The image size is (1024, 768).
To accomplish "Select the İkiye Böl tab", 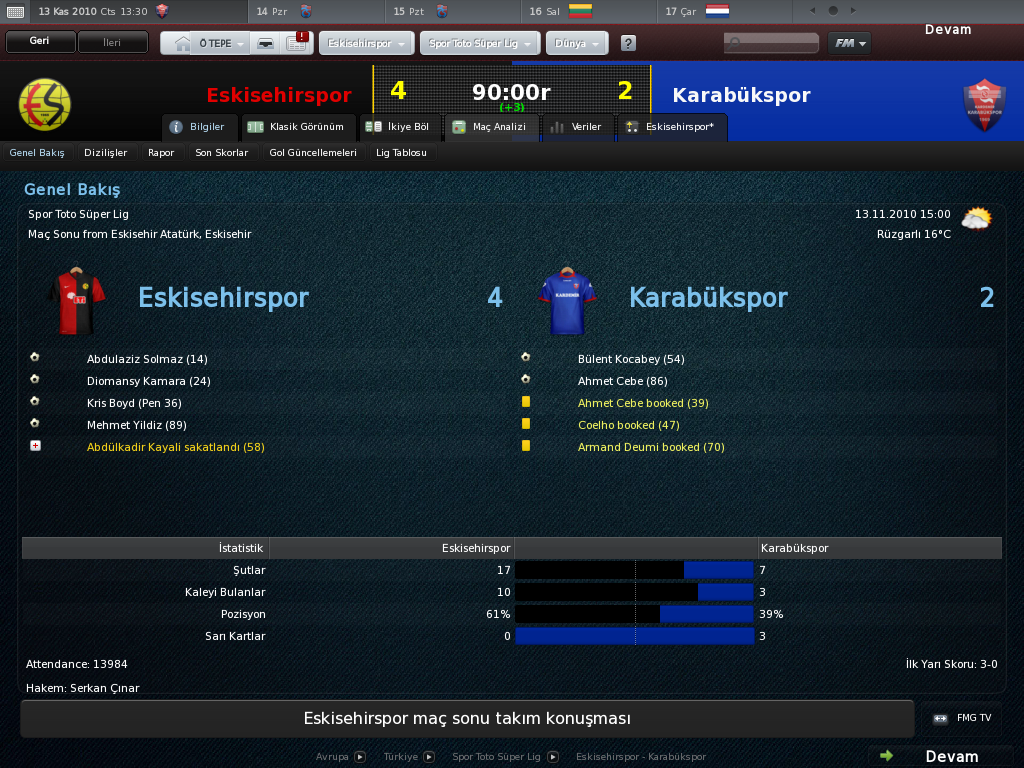I will [x=398, y=127].
